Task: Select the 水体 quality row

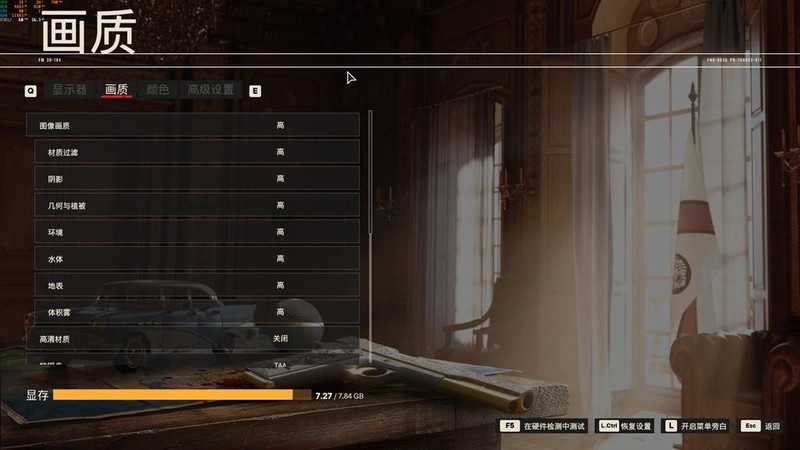Action: [x=196, y=259]
